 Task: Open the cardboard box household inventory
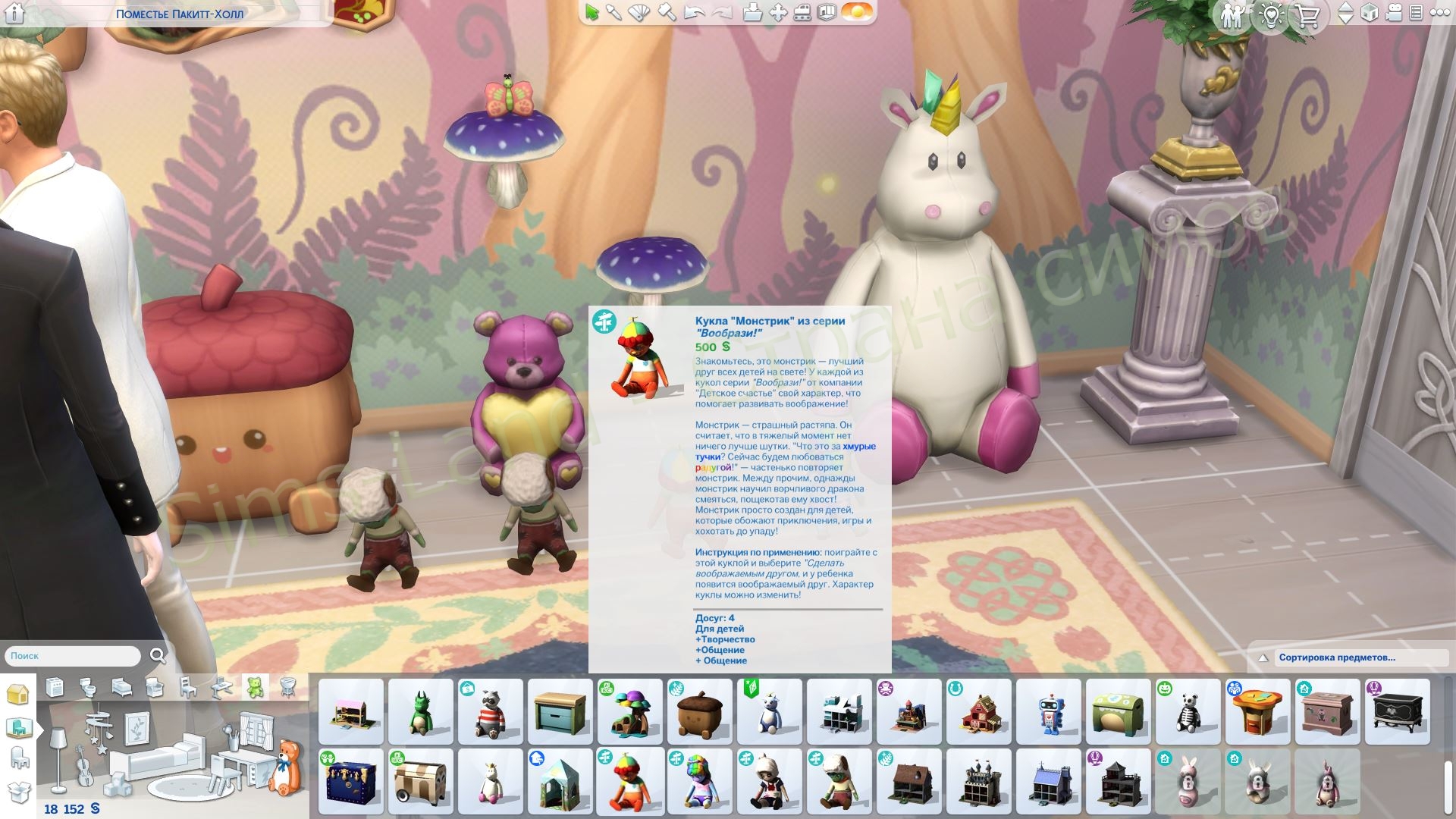(18, 792)
